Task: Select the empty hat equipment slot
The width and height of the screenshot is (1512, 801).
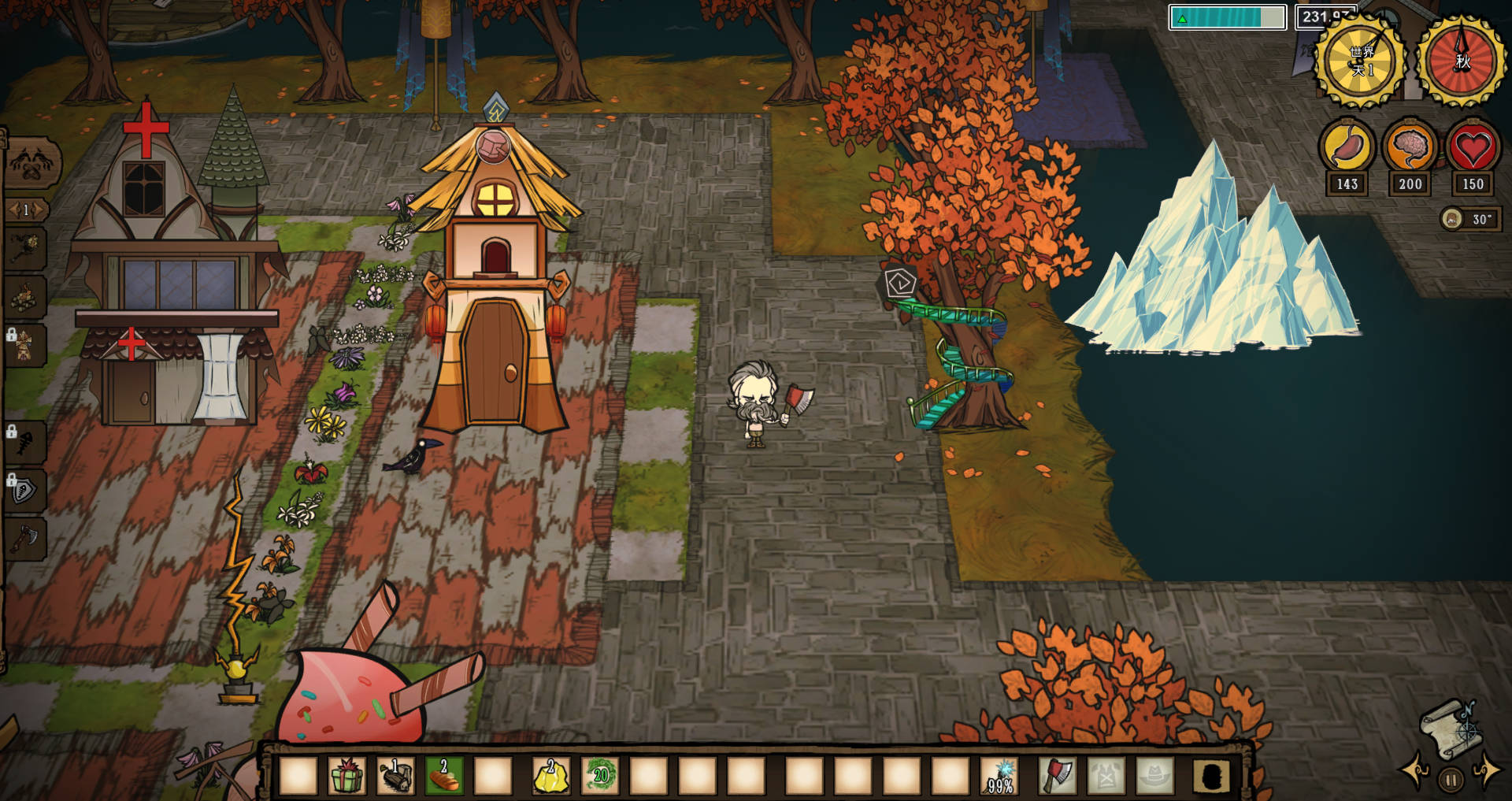Action: [1154, 775]
